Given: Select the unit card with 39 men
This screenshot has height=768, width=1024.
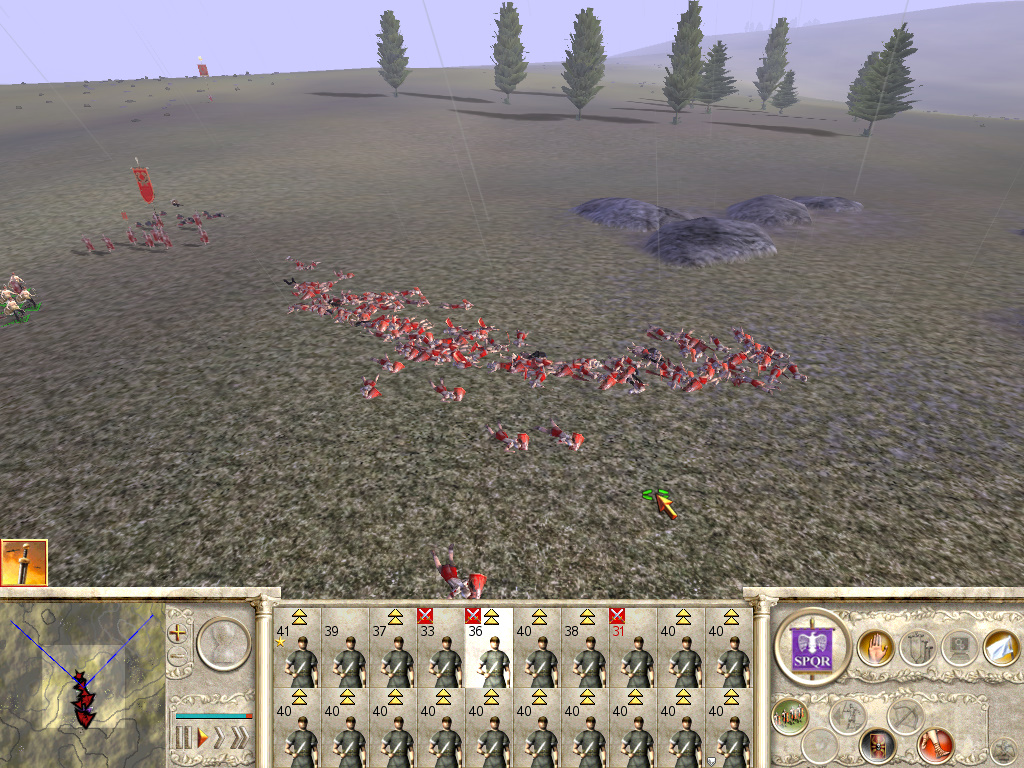Looking at the screenshot, I should tap(345, 648).
